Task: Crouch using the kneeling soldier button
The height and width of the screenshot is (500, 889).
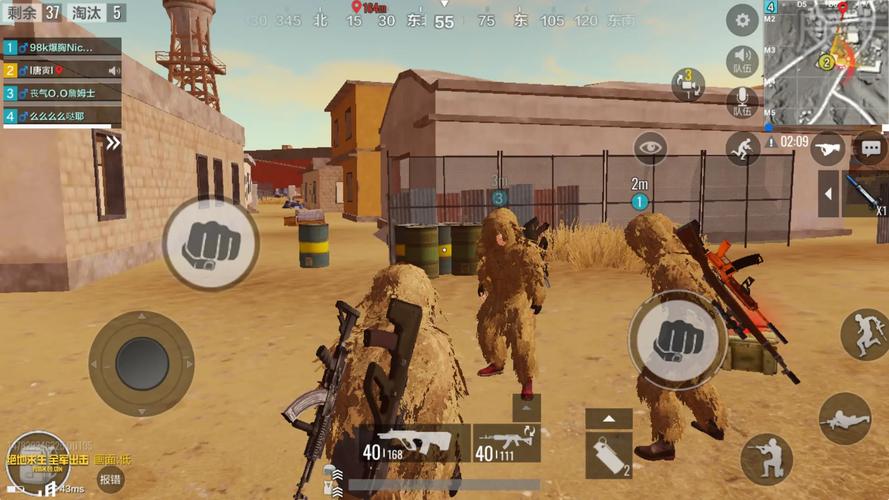Action: coord(766,458)
